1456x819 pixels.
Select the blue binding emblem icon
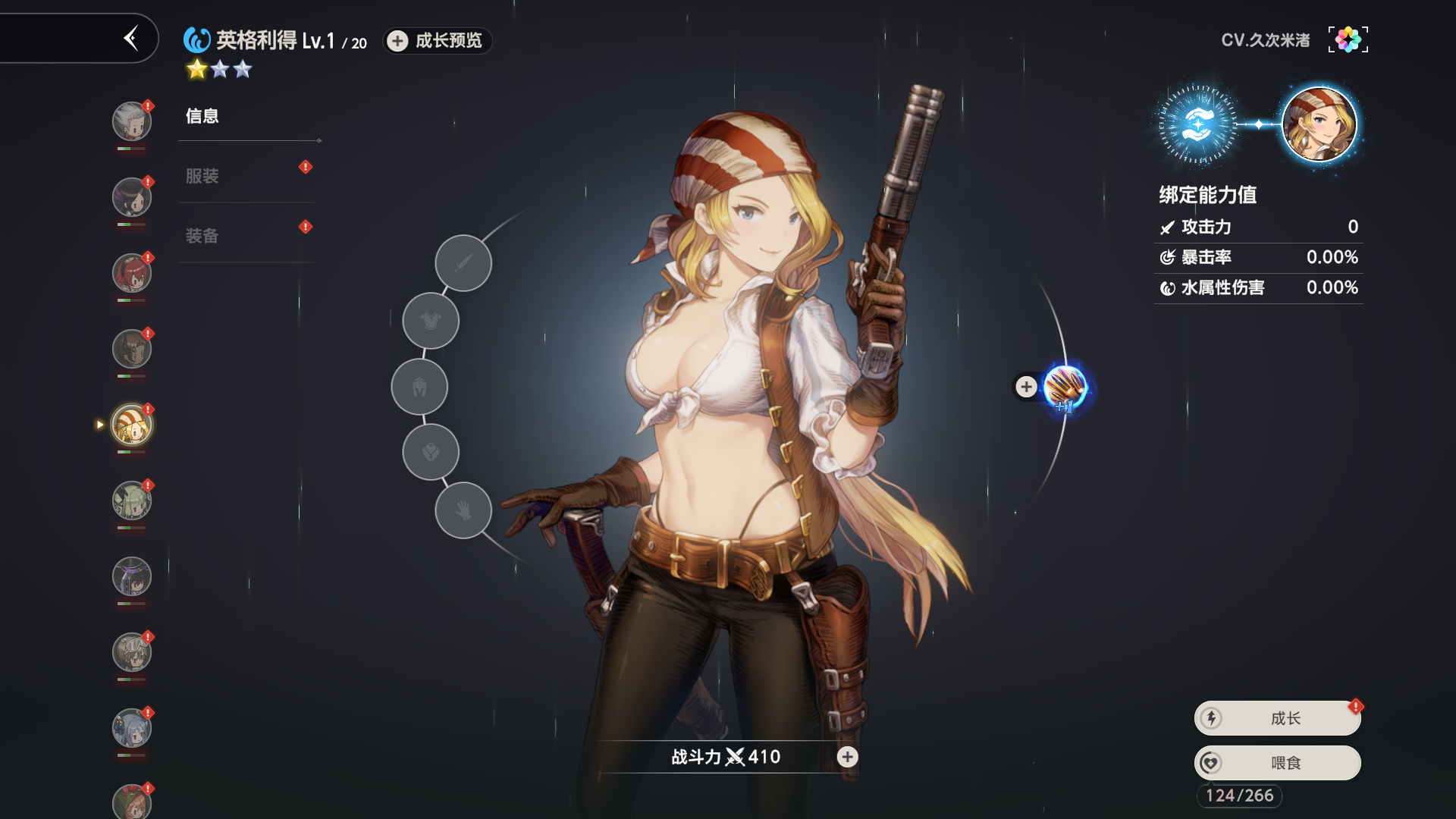point(1197,124)
